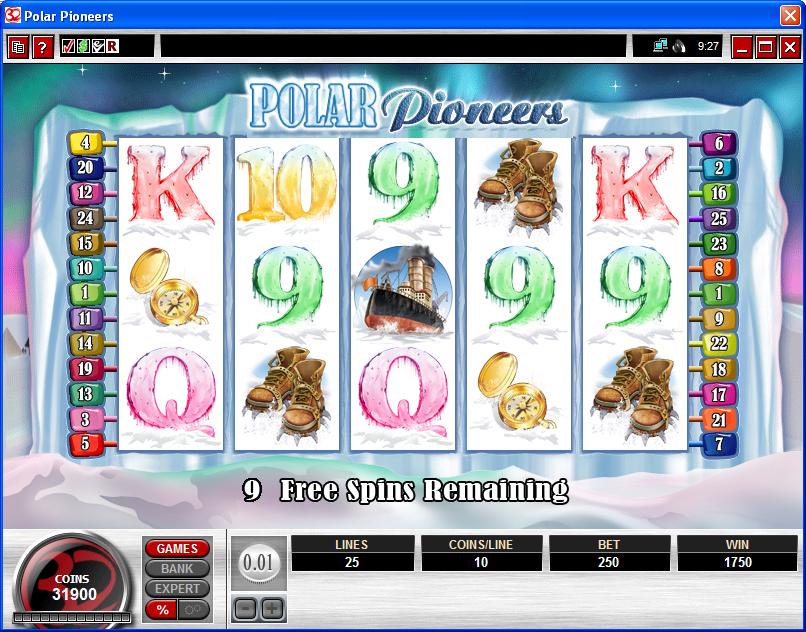Choose payline marker 6
The image size is (806, 632).
[719, 143]
